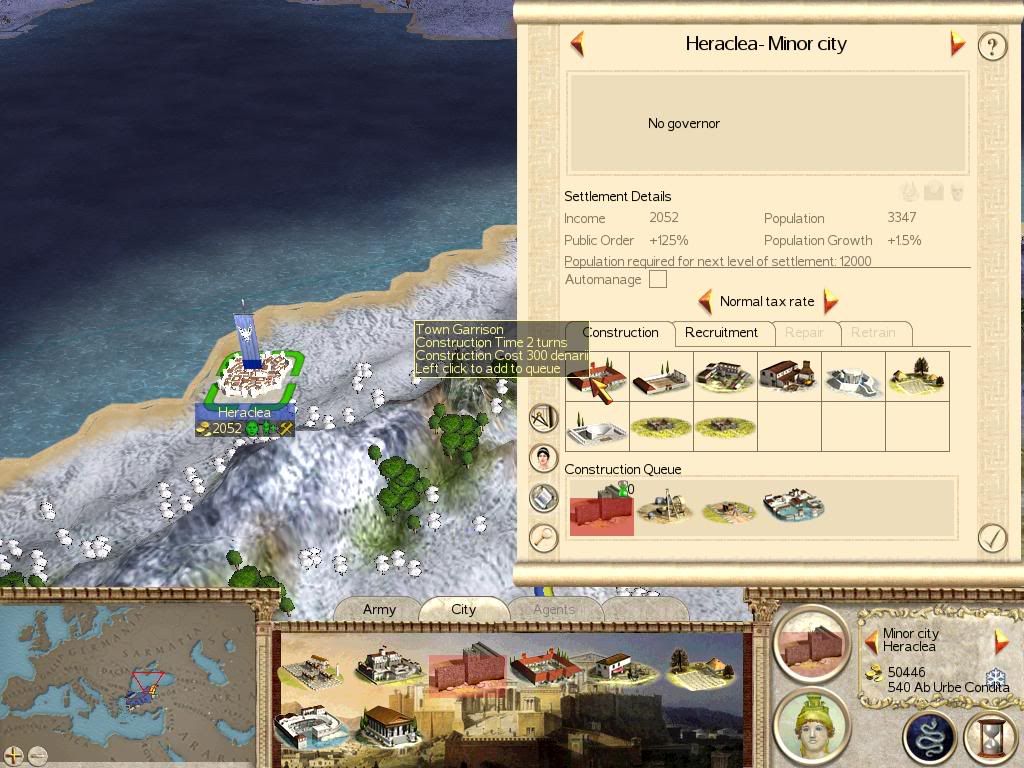Go to next settlement using title arrow

pos(957,44)
